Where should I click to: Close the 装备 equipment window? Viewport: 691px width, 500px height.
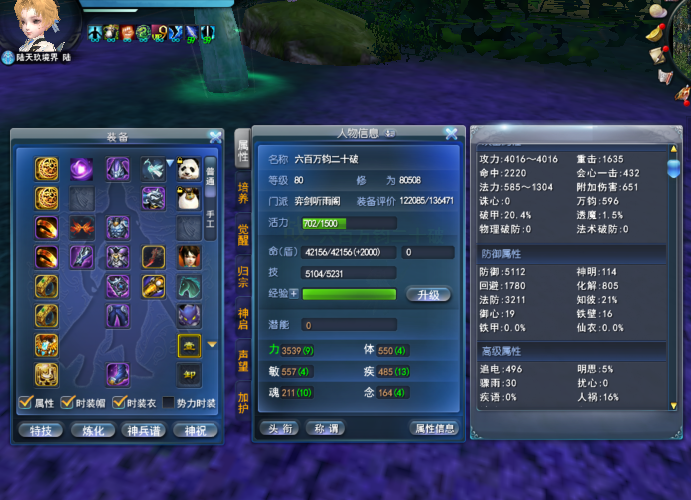tap(215, 137)
